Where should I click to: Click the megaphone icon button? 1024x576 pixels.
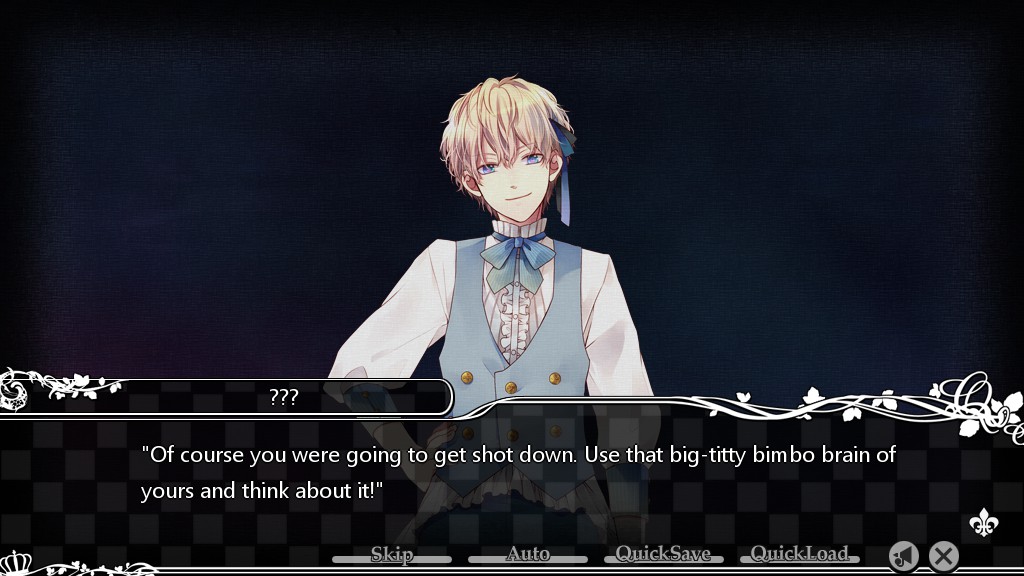point(903,556)
